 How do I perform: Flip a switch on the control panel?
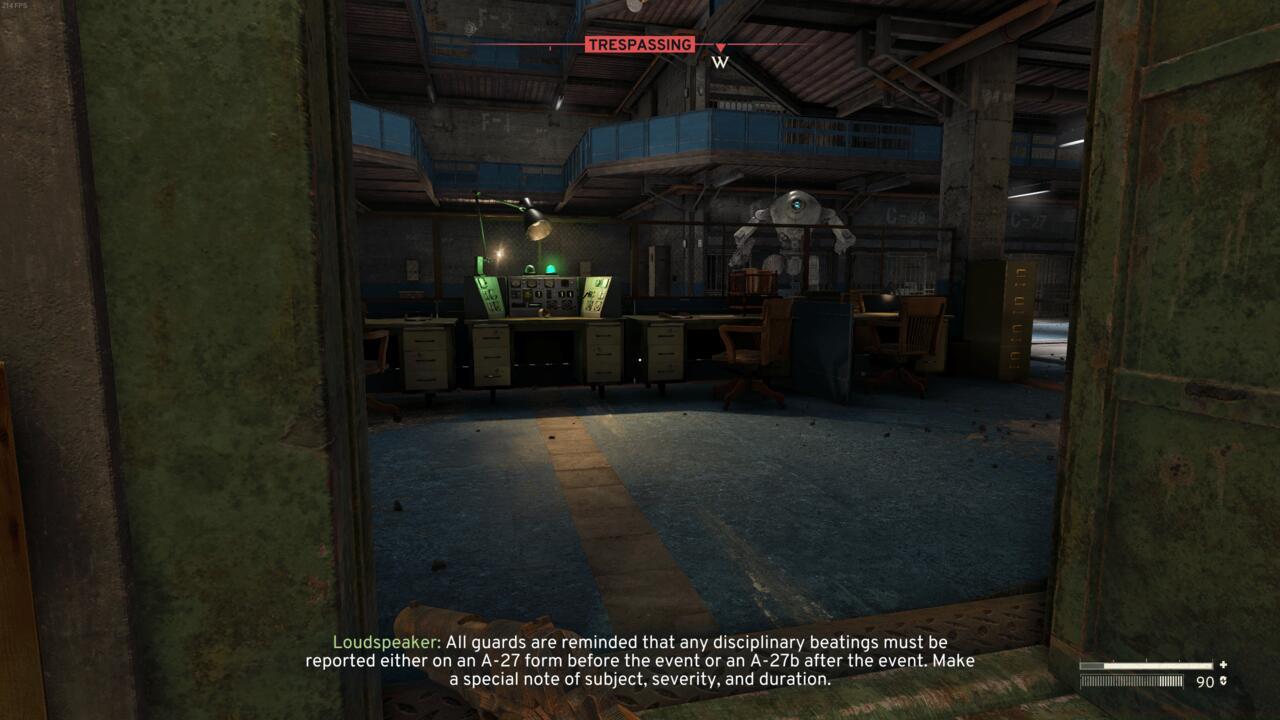(x=540, y=295)
